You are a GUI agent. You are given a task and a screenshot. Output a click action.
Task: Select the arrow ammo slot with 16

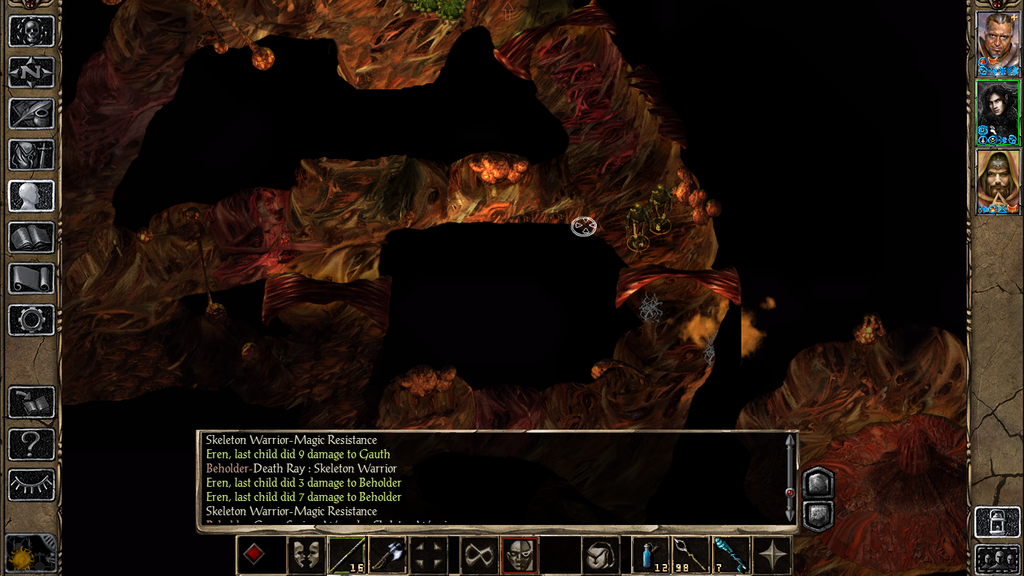347,555
